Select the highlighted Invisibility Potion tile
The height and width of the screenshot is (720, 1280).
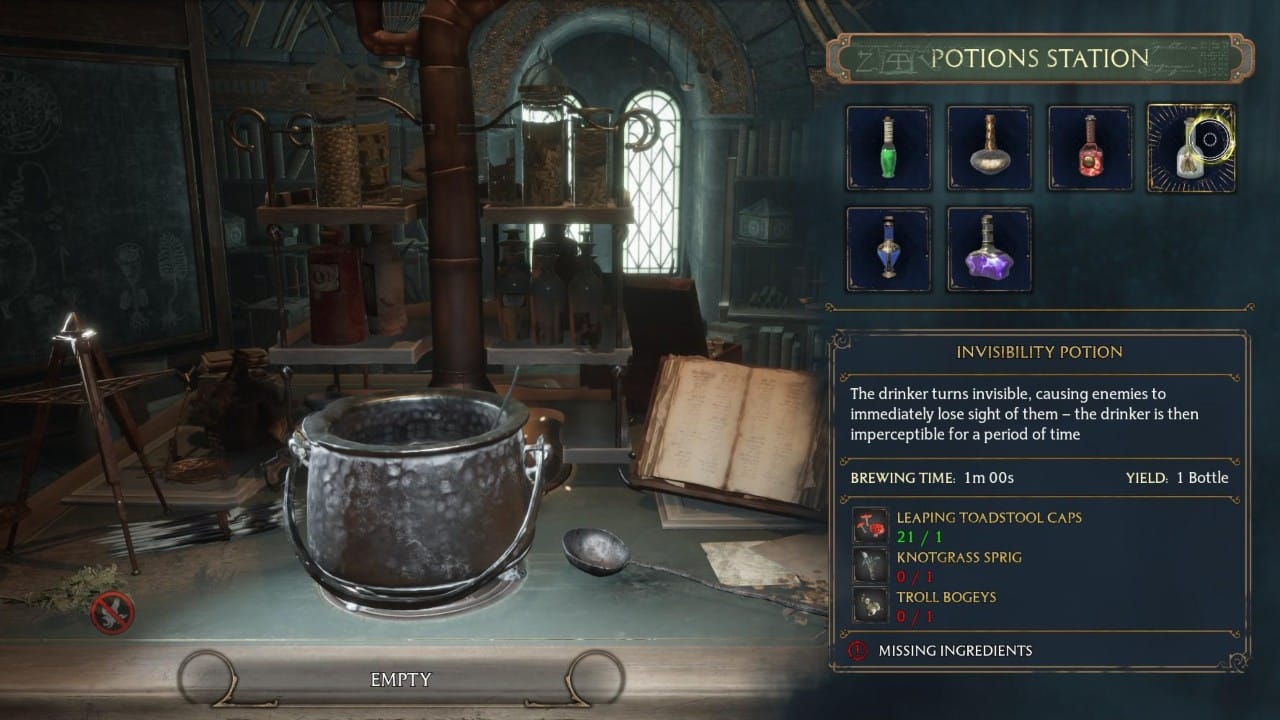pyautogui.click(x=1190, y=148)
